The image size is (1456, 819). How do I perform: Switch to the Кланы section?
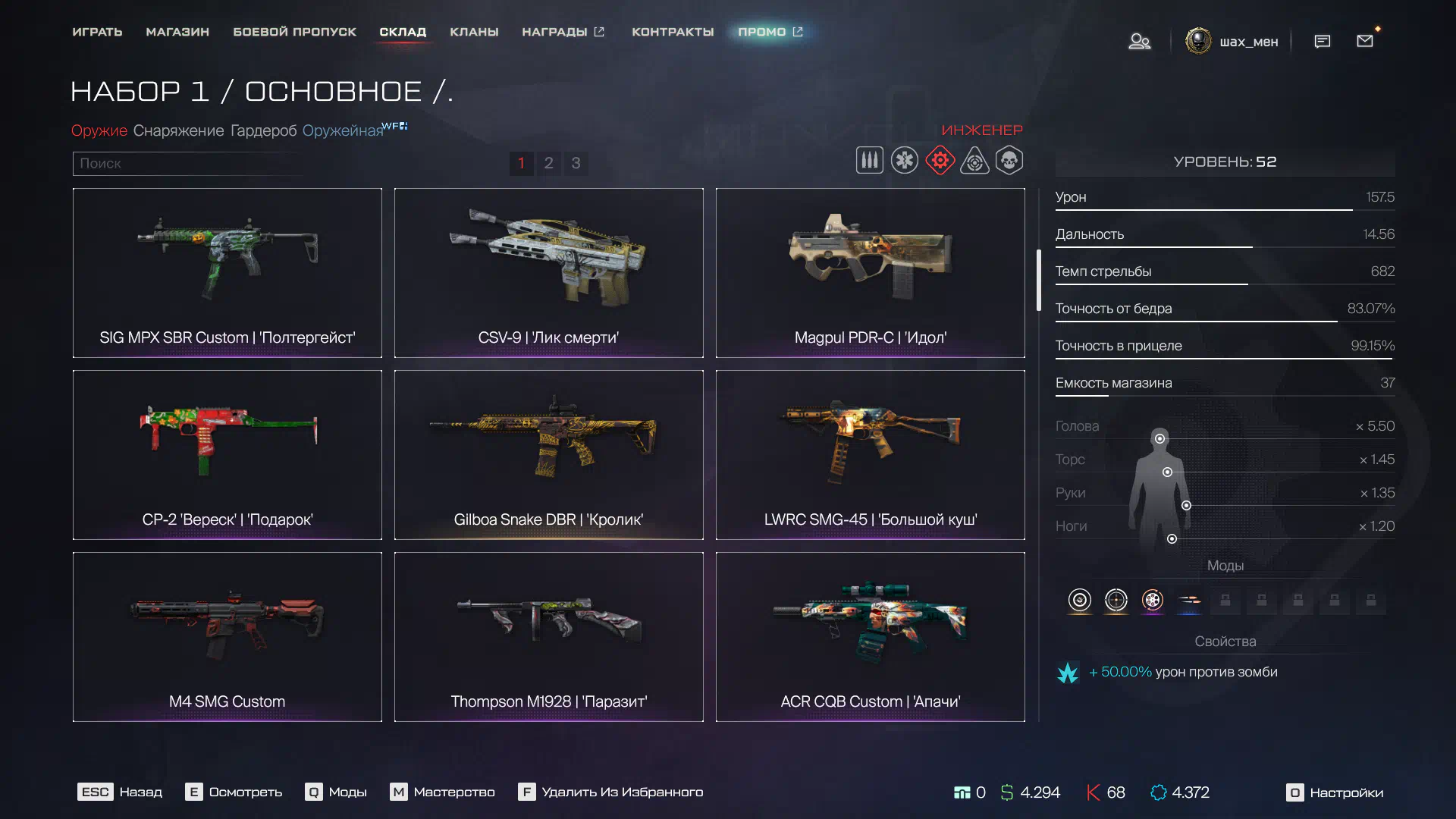pyautogui.click(x=474, y=32)
